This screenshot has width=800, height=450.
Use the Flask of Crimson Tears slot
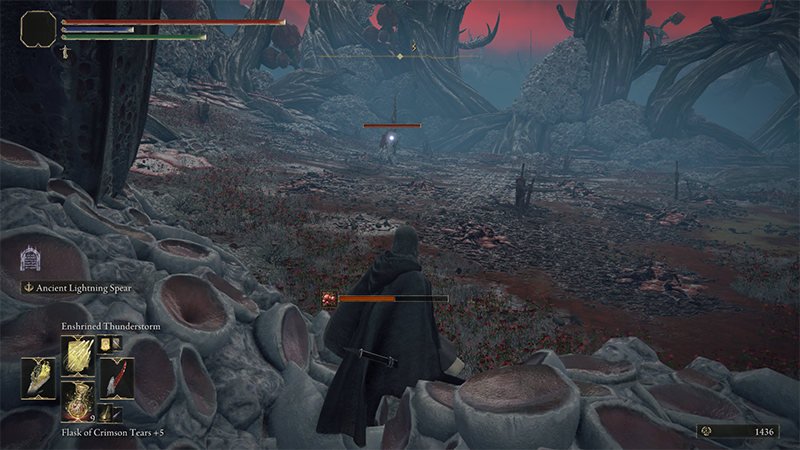point(76,399)
